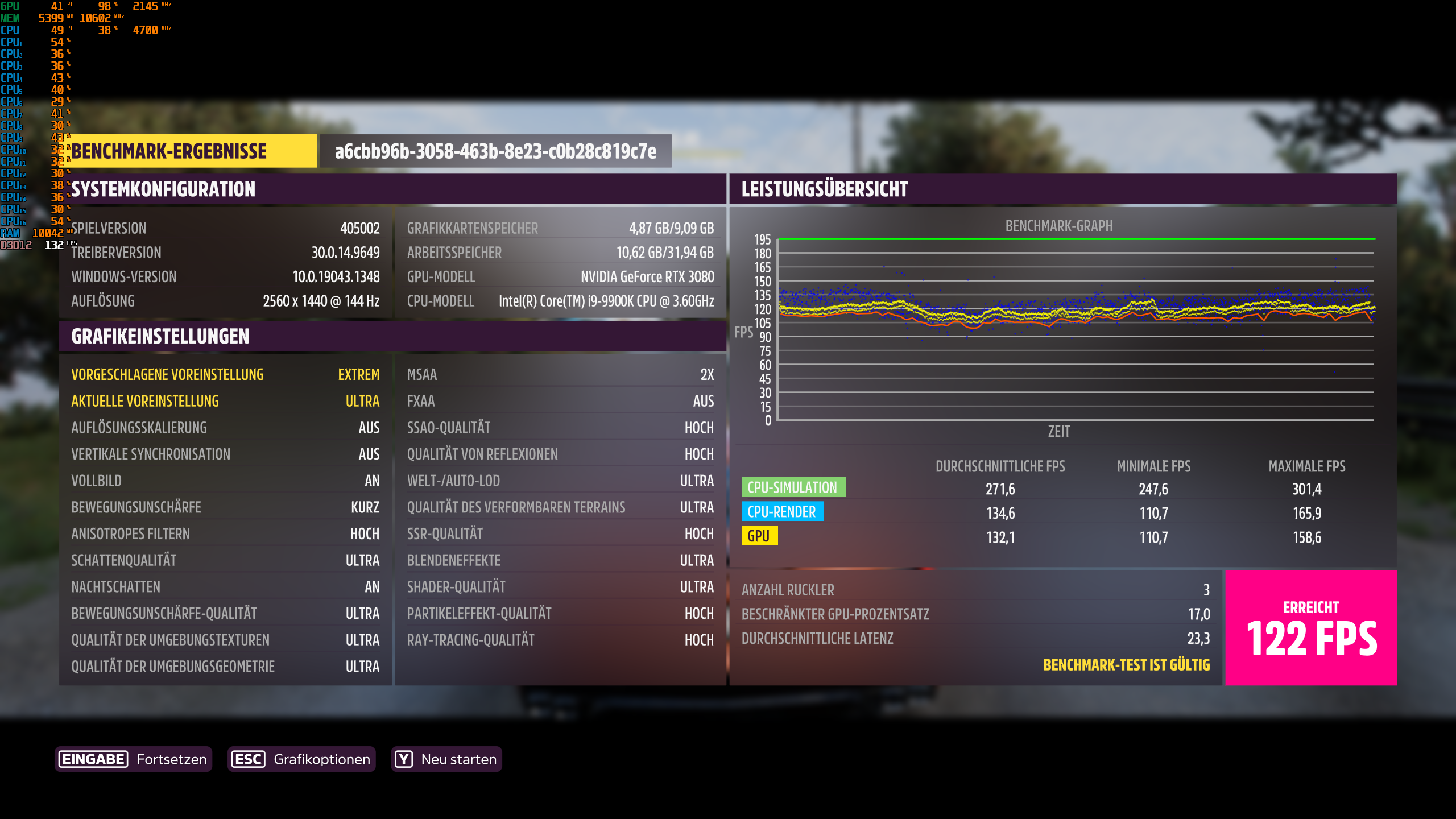Select the LEISTUNGSÜBERSICHT section header
Image resolution: width=1456 pixels, height=819 pixels.
824,189
